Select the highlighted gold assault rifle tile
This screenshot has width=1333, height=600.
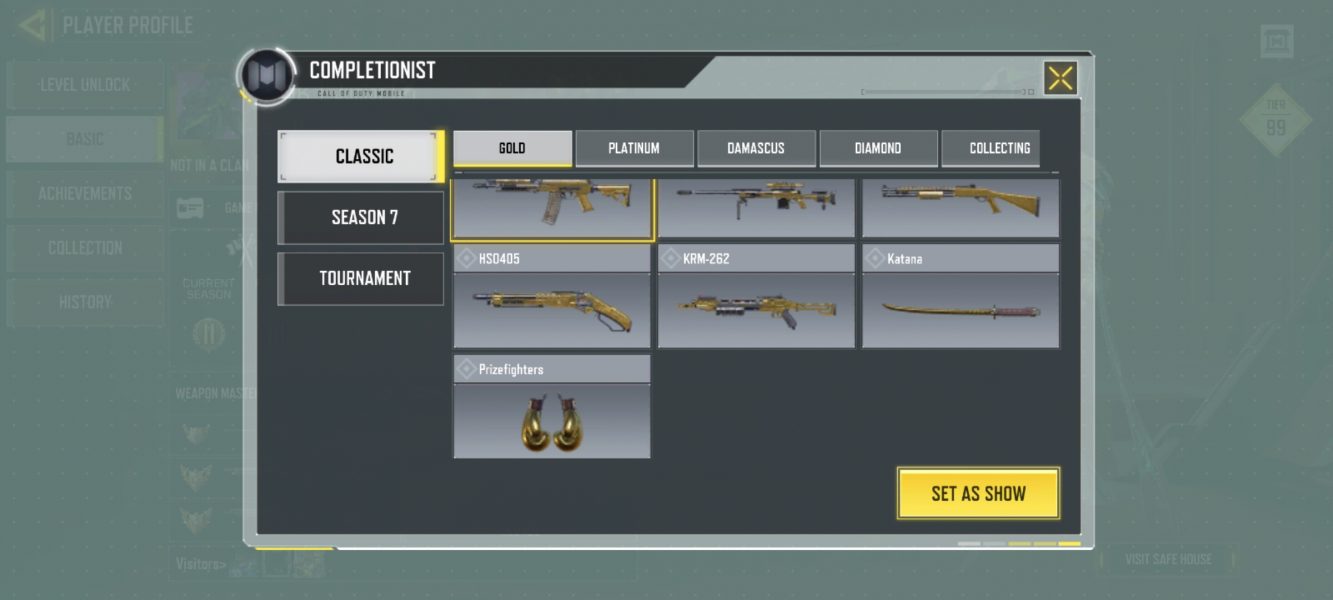pyautogui.click(x=552, y=207)
